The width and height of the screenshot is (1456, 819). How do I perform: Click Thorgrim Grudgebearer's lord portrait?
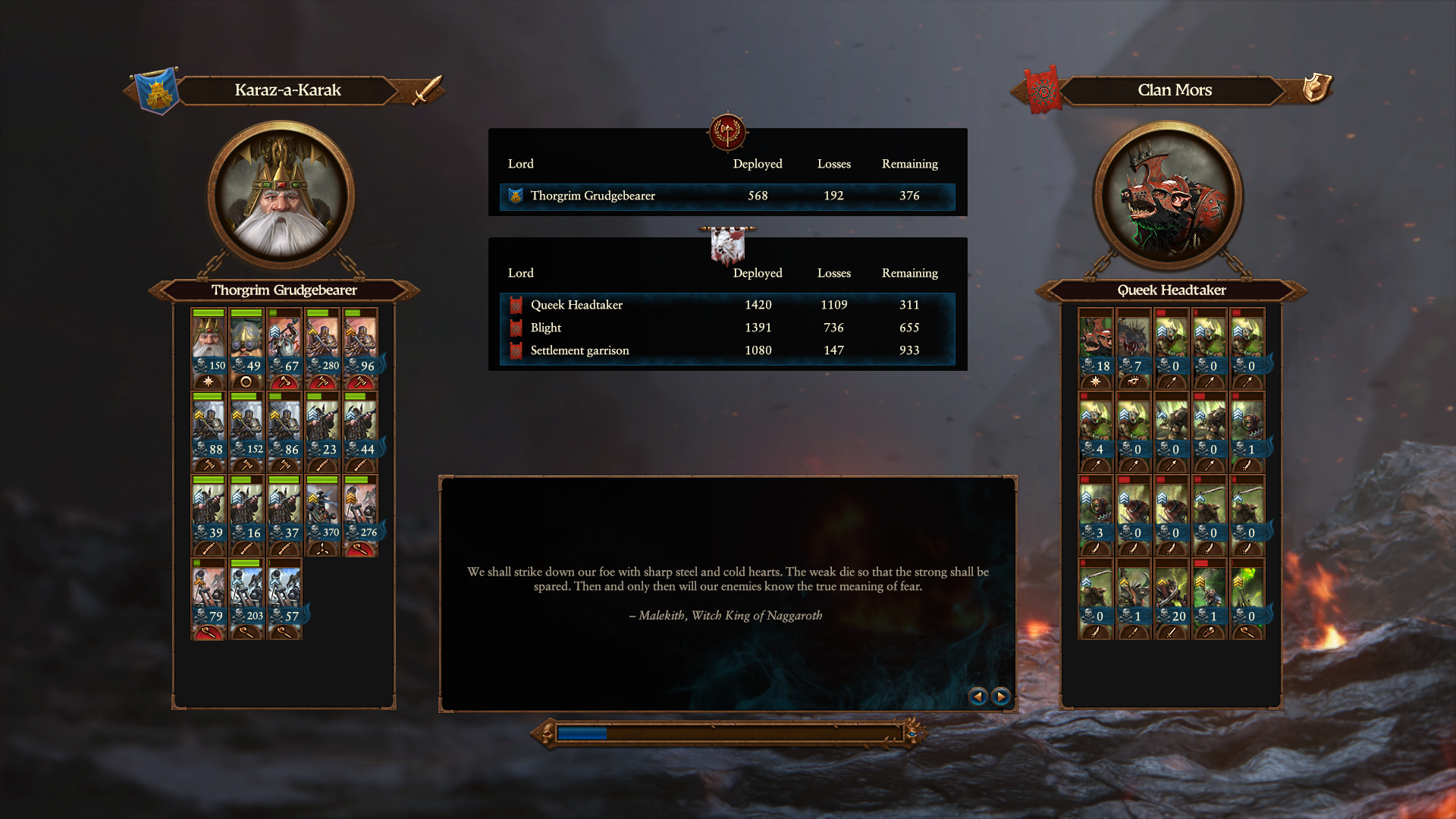pos(281,197)
